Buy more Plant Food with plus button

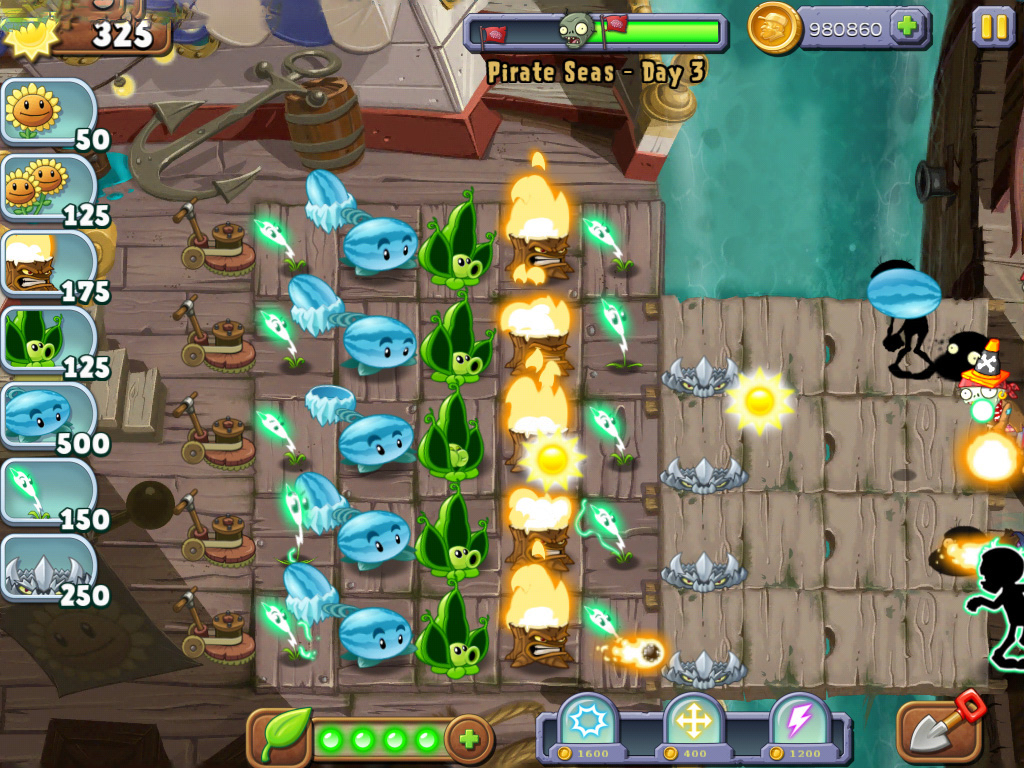(468, 740)
